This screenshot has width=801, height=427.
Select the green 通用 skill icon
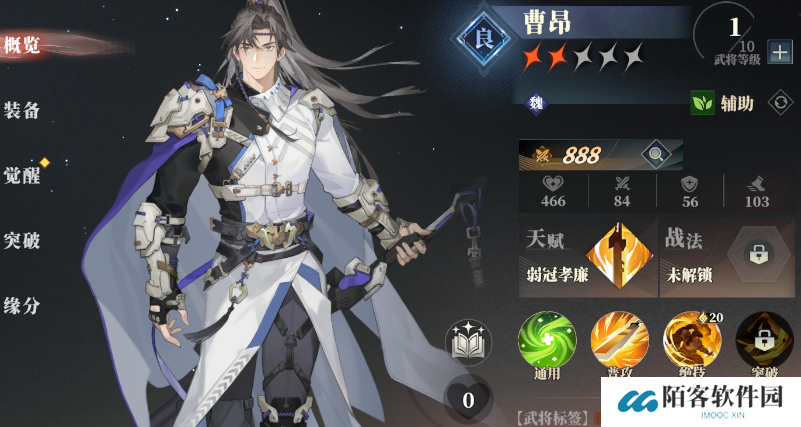[x=547, y=342]
